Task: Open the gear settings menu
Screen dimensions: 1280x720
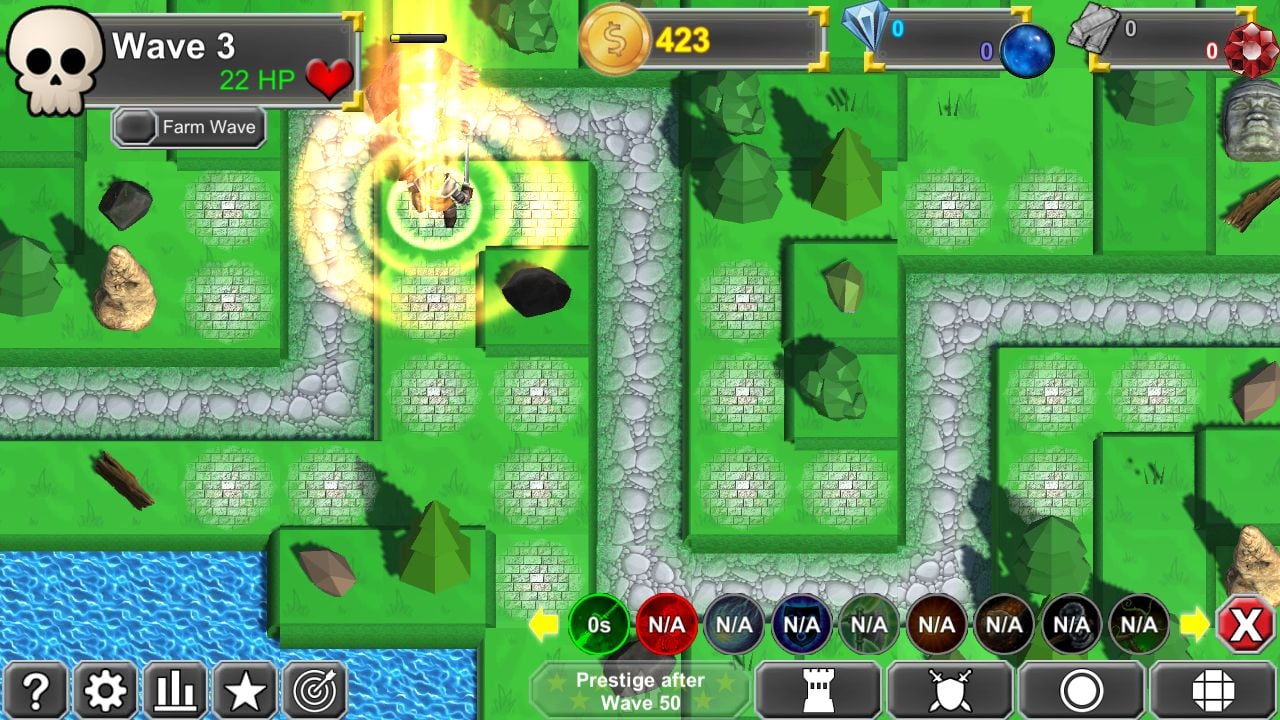Action: pyautogui.click(x=105, y=690)
